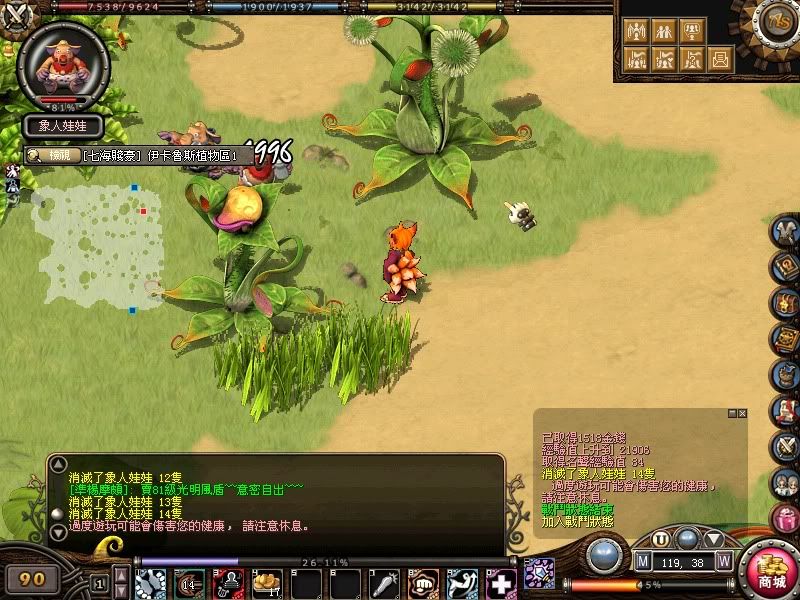800x600 pixels.
Task: Open the crossed swords side menu icon
Action: 785,445
